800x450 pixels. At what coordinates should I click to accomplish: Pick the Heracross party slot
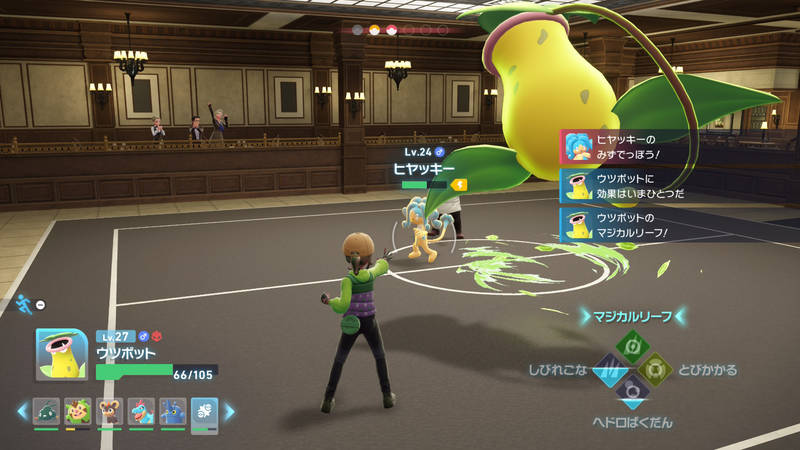172,411
